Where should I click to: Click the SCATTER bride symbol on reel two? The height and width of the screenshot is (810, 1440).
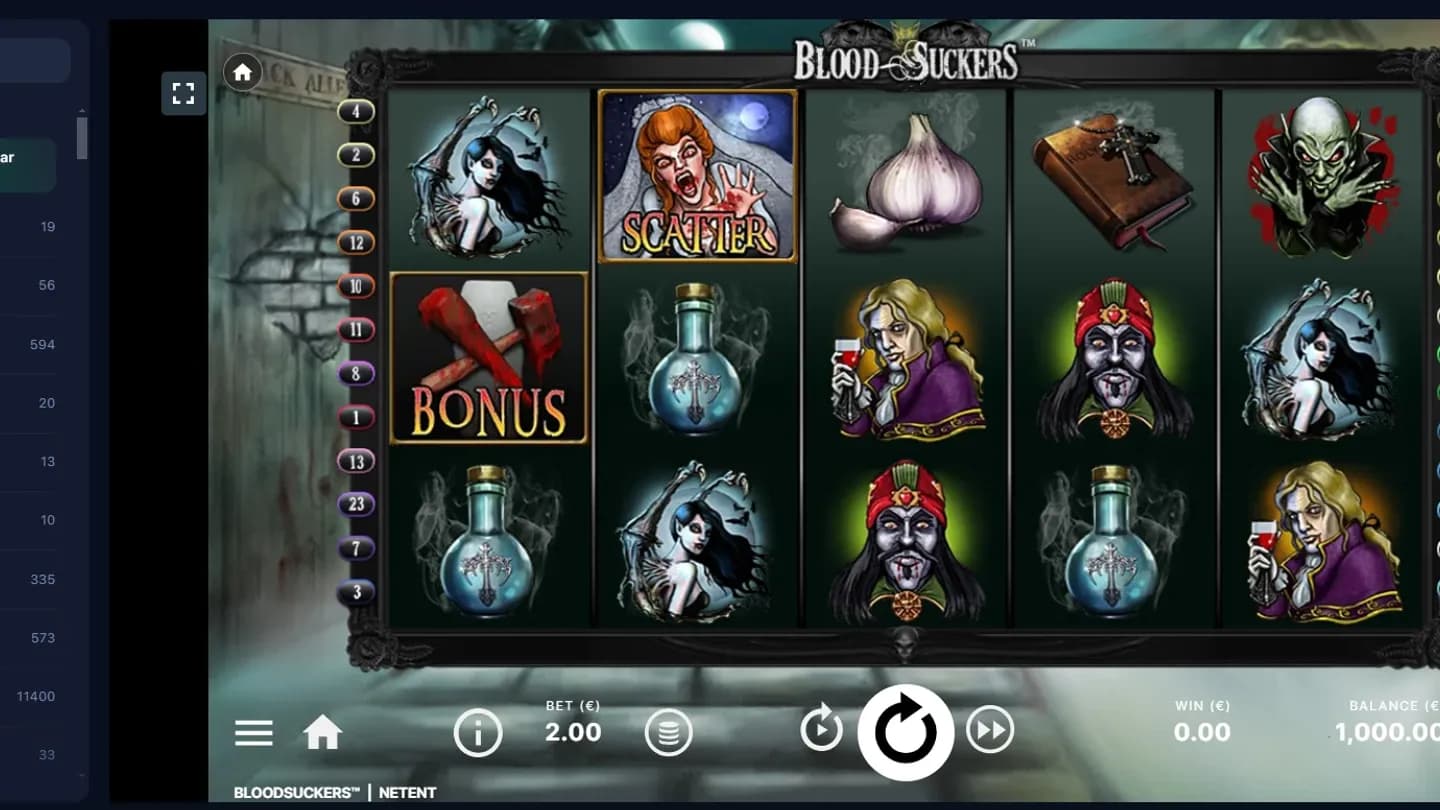tap(697, 177)
